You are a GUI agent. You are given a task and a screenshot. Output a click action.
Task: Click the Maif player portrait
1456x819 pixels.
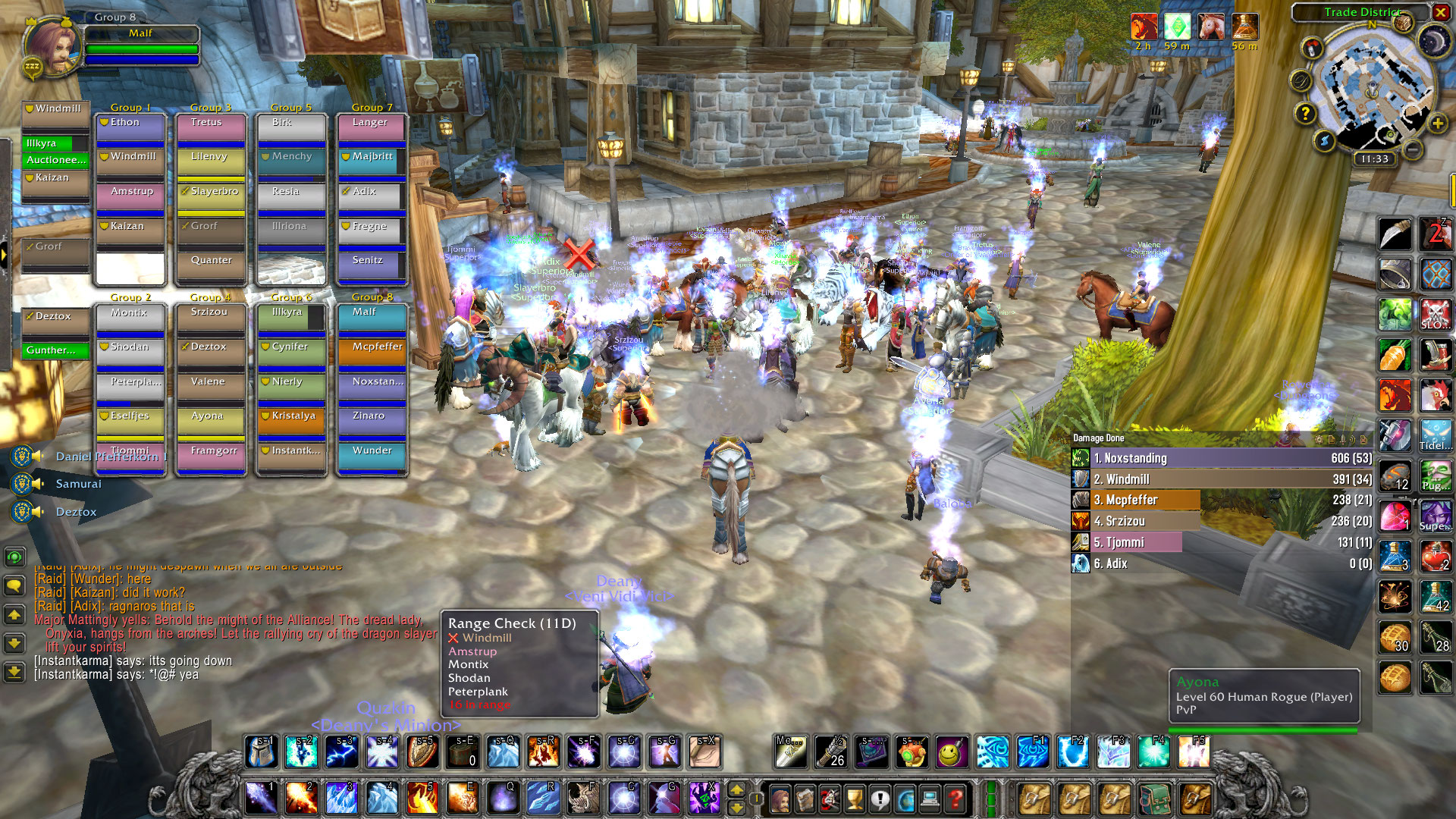point(52,45)
